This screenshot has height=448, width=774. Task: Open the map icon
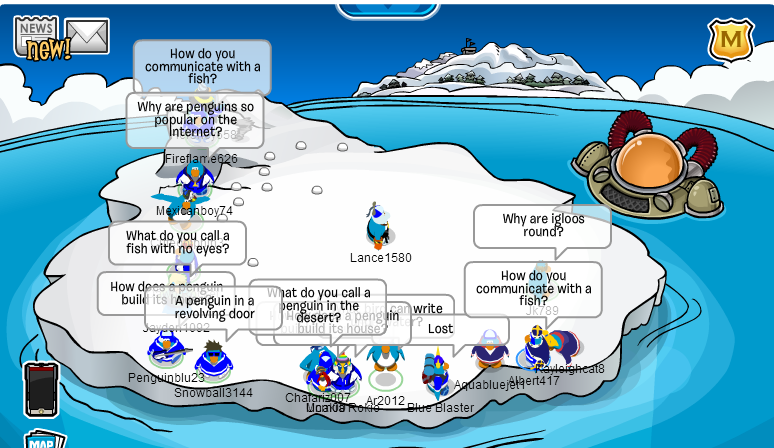pyautogui.click(x=43, y=441)
